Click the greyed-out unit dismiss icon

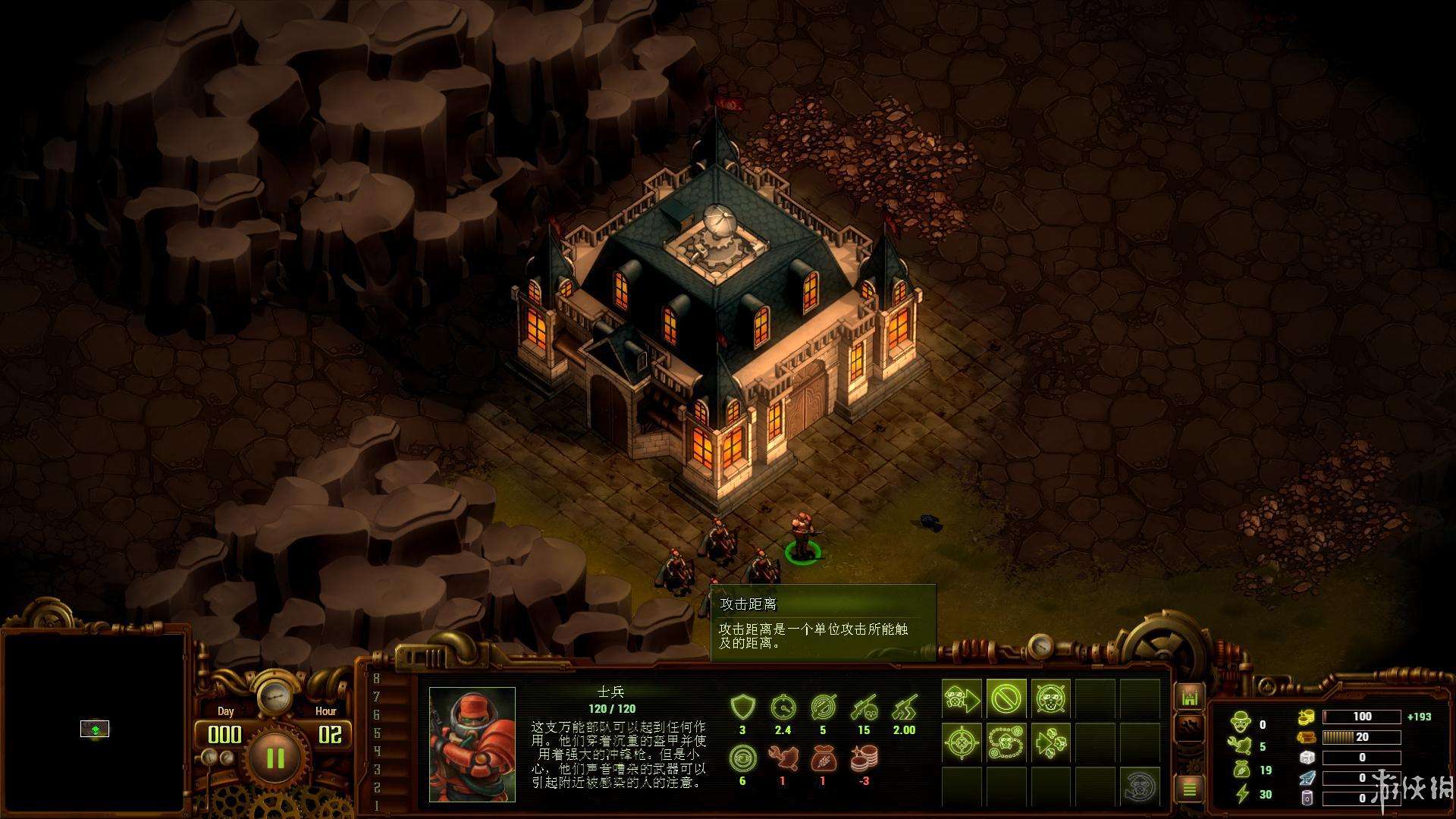coord(1140,786)
